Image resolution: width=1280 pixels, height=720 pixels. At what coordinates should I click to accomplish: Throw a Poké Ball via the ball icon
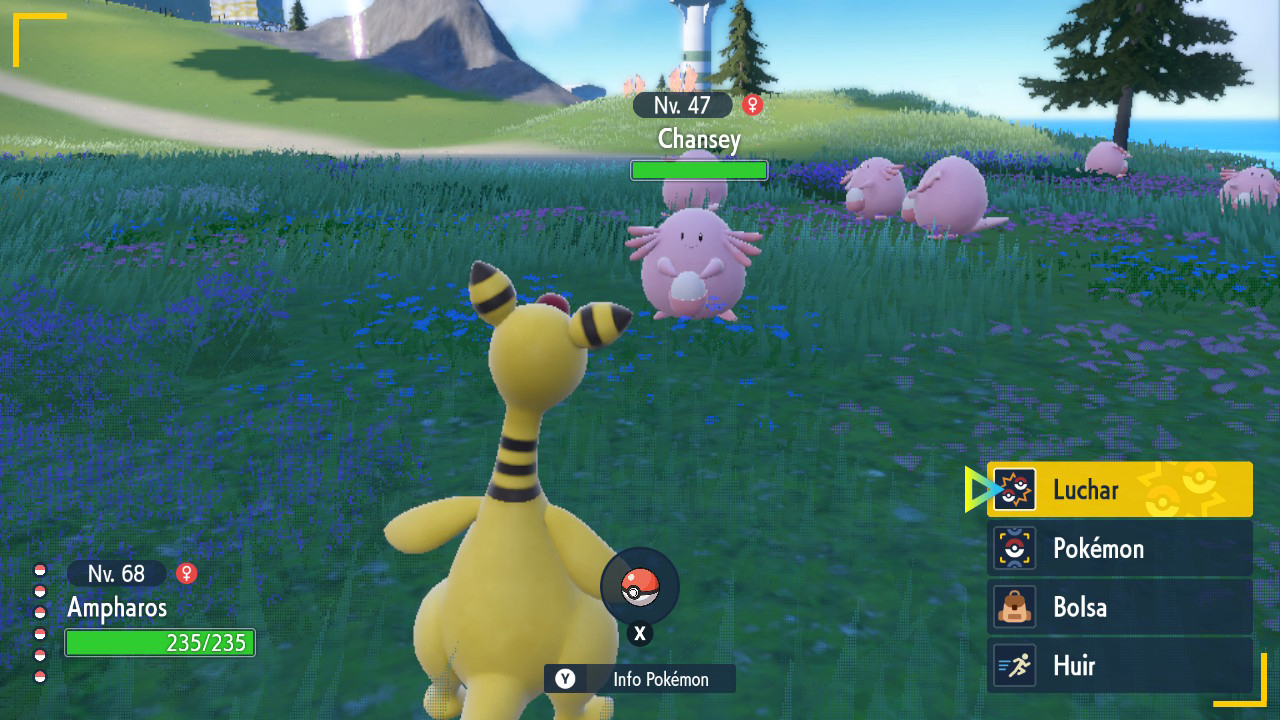[x=640, y=588]
